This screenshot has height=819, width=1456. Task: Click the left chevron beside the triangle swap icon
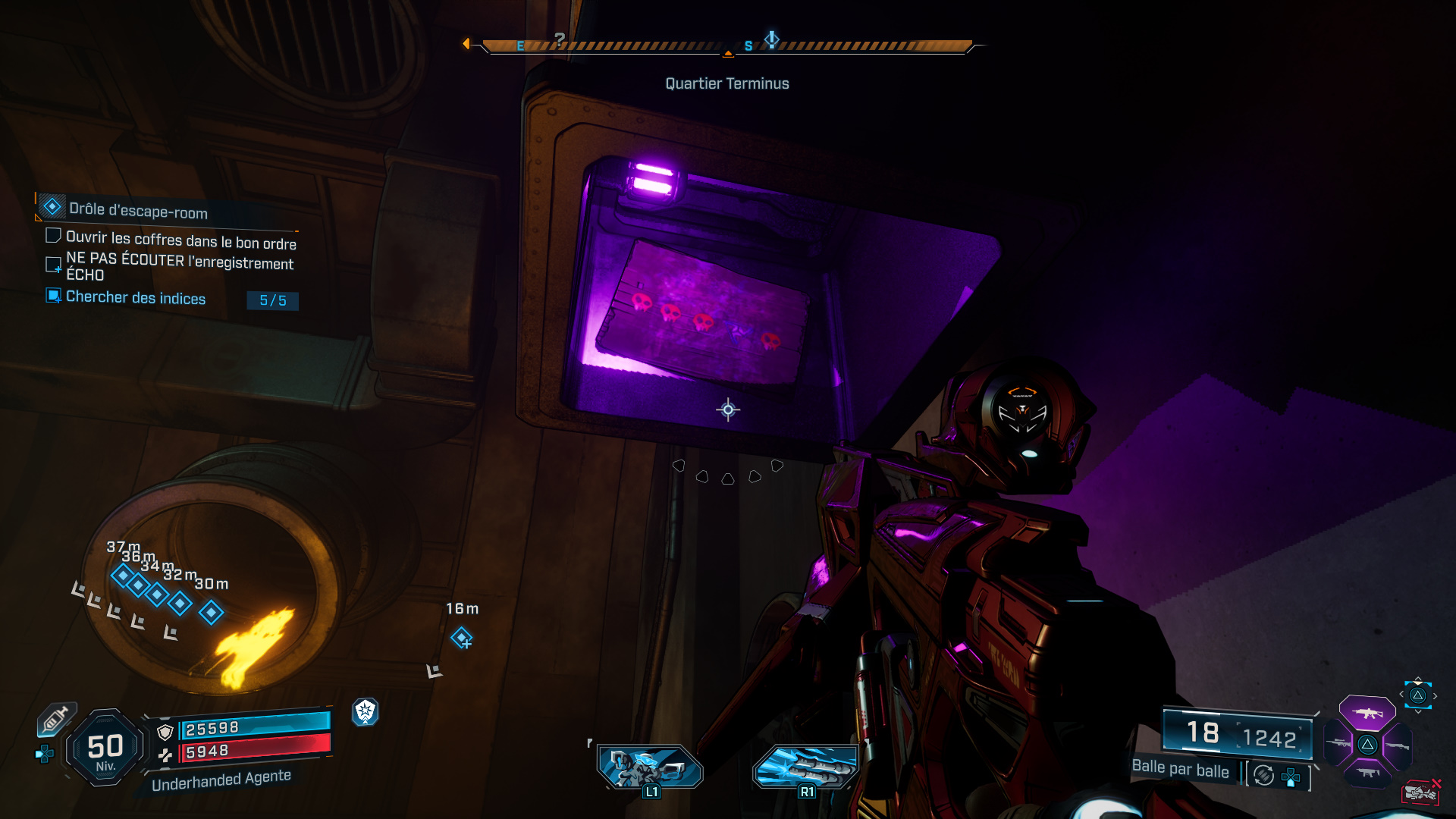[x=1402, y=694]
